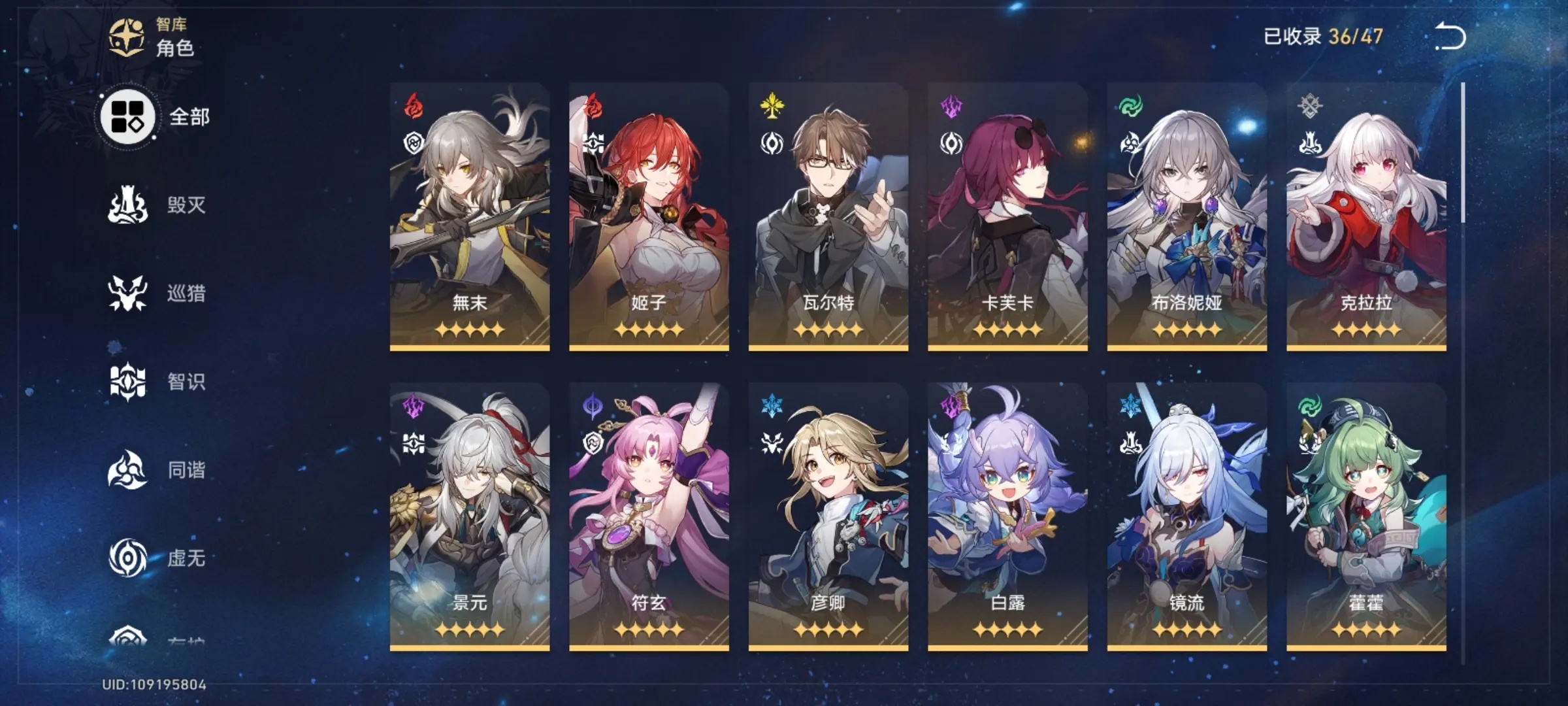Click the back arrow to return
1568x706 pixels.
point(1450,37)
